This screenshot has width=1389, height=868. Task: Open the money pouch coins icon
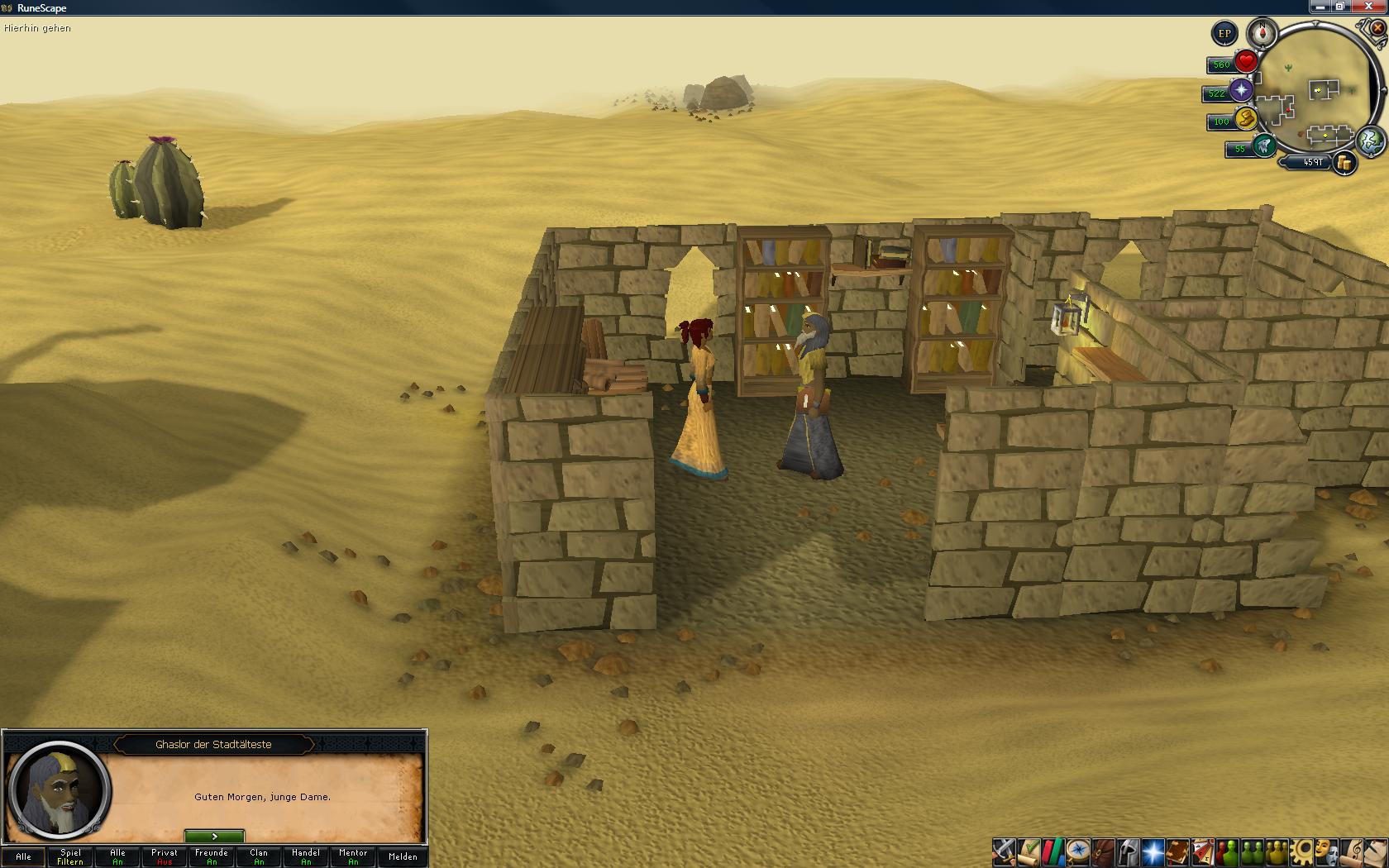point(1344,163)
